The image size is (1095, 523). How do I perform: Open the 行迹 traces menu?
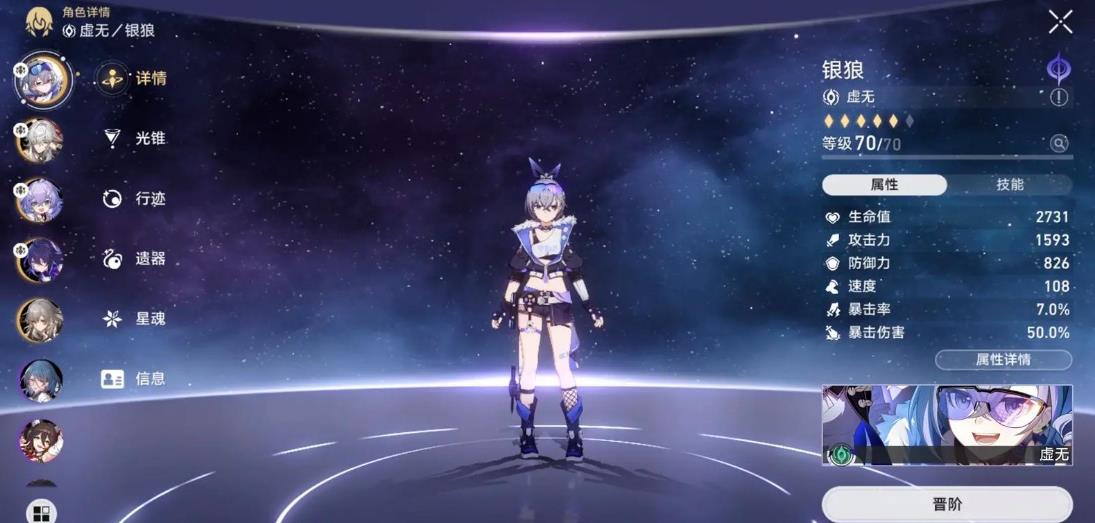[136, 198]
